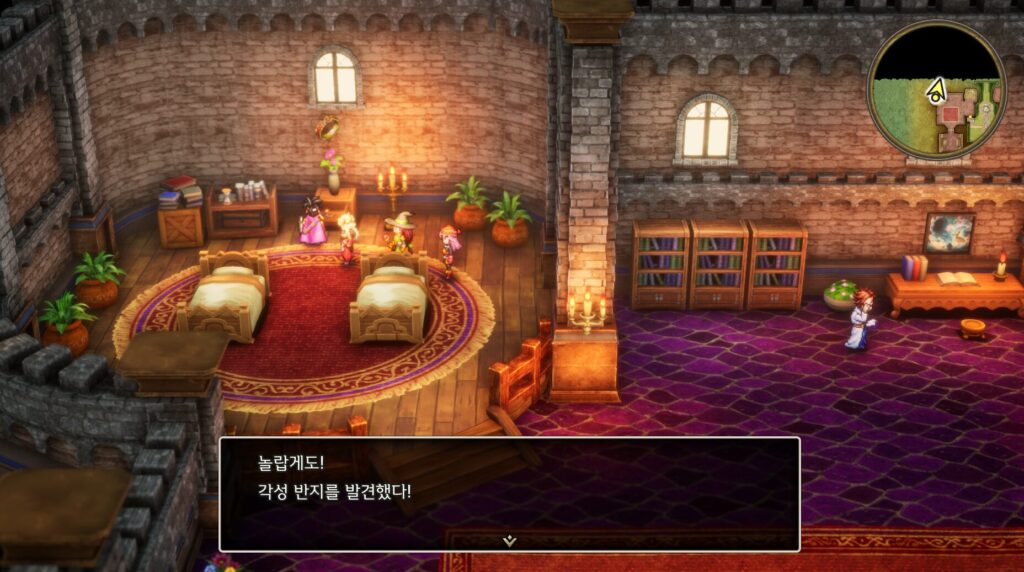Open the circular minimap
Screen dimensions: 1024x572
936,90
